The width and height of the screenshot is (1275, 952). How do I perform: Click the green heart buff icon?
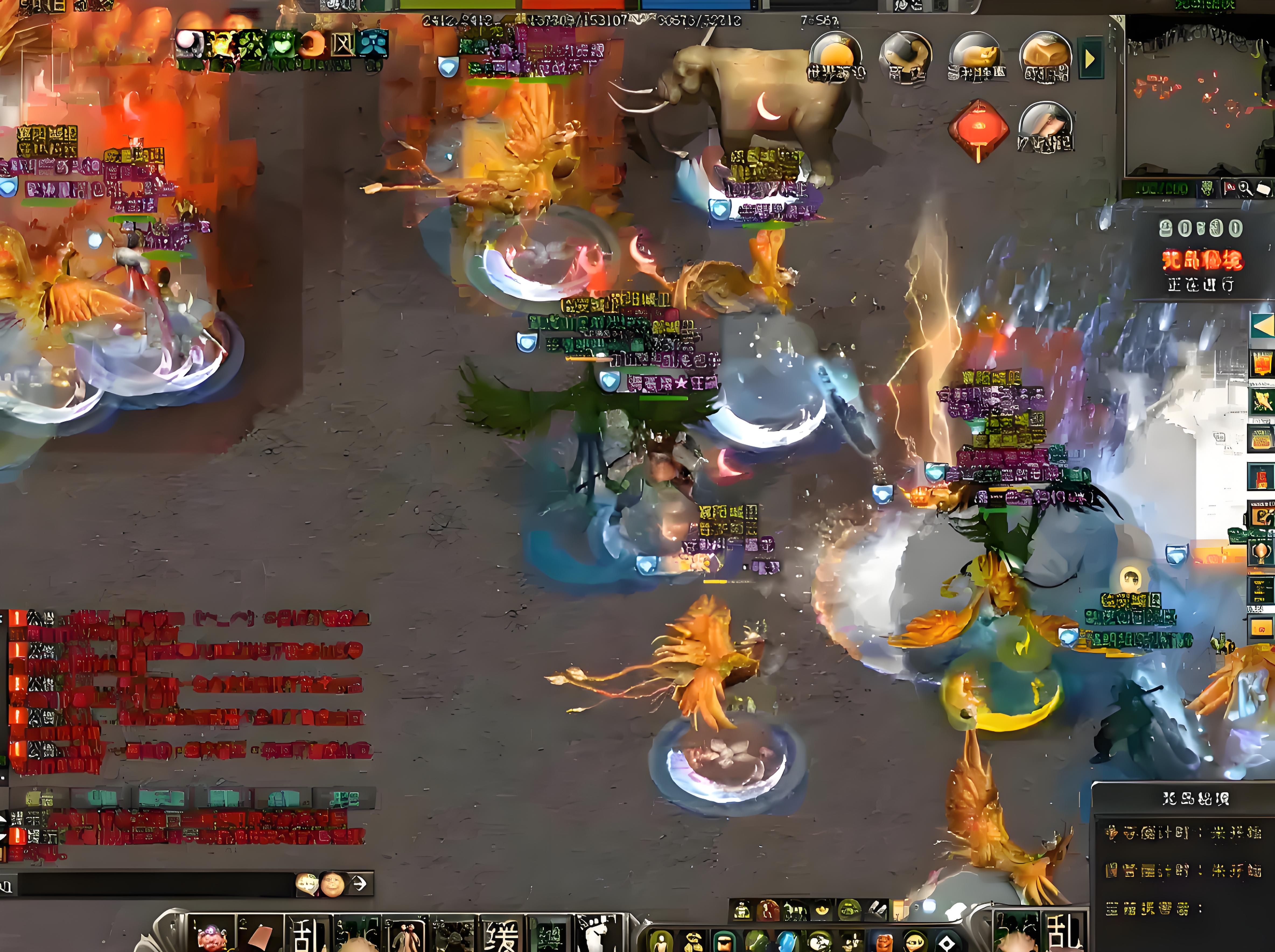pyautogui.click(x=281, y=44)
